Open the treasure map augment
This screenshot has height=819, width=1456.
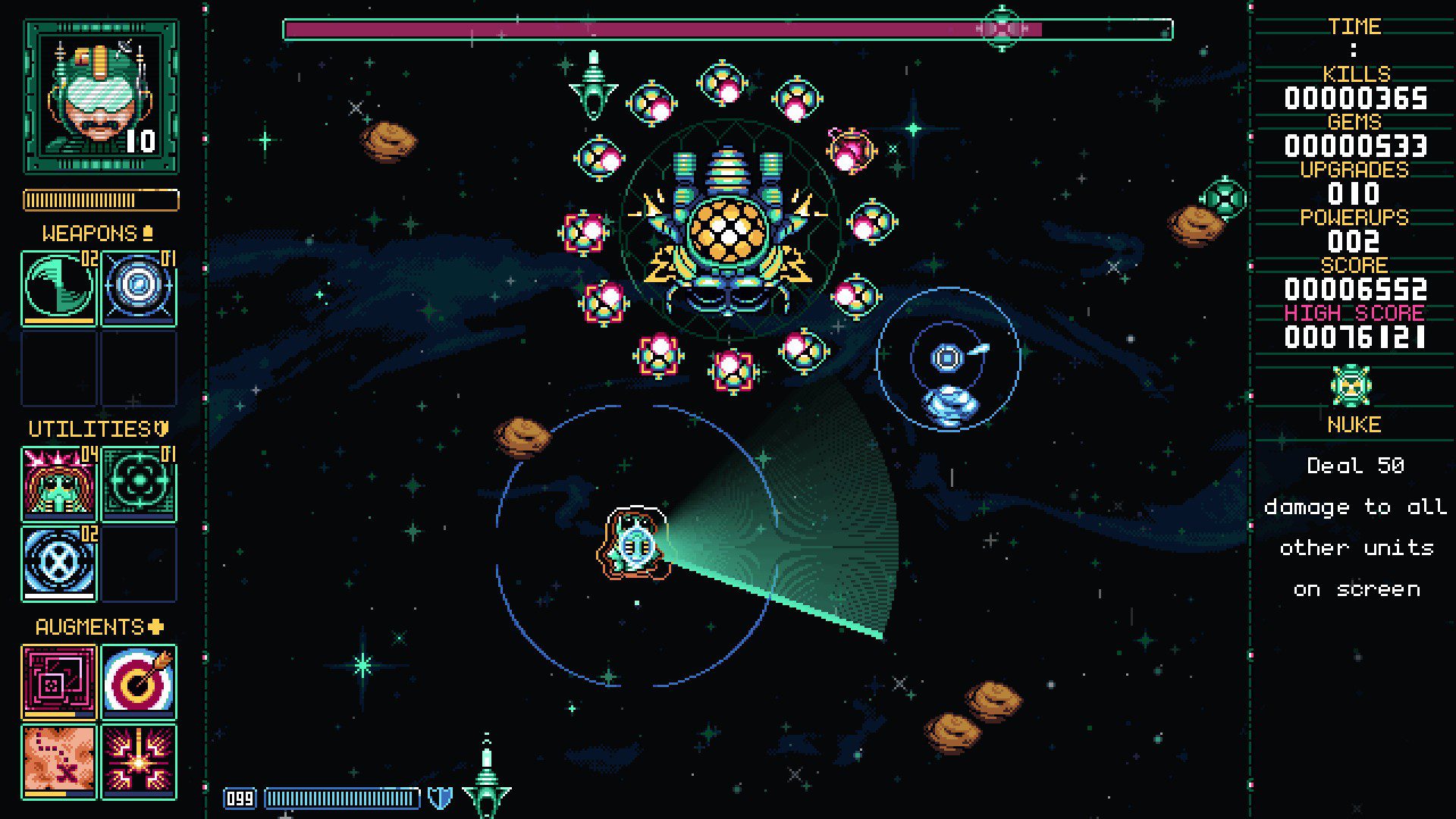[x=59, y=761]
